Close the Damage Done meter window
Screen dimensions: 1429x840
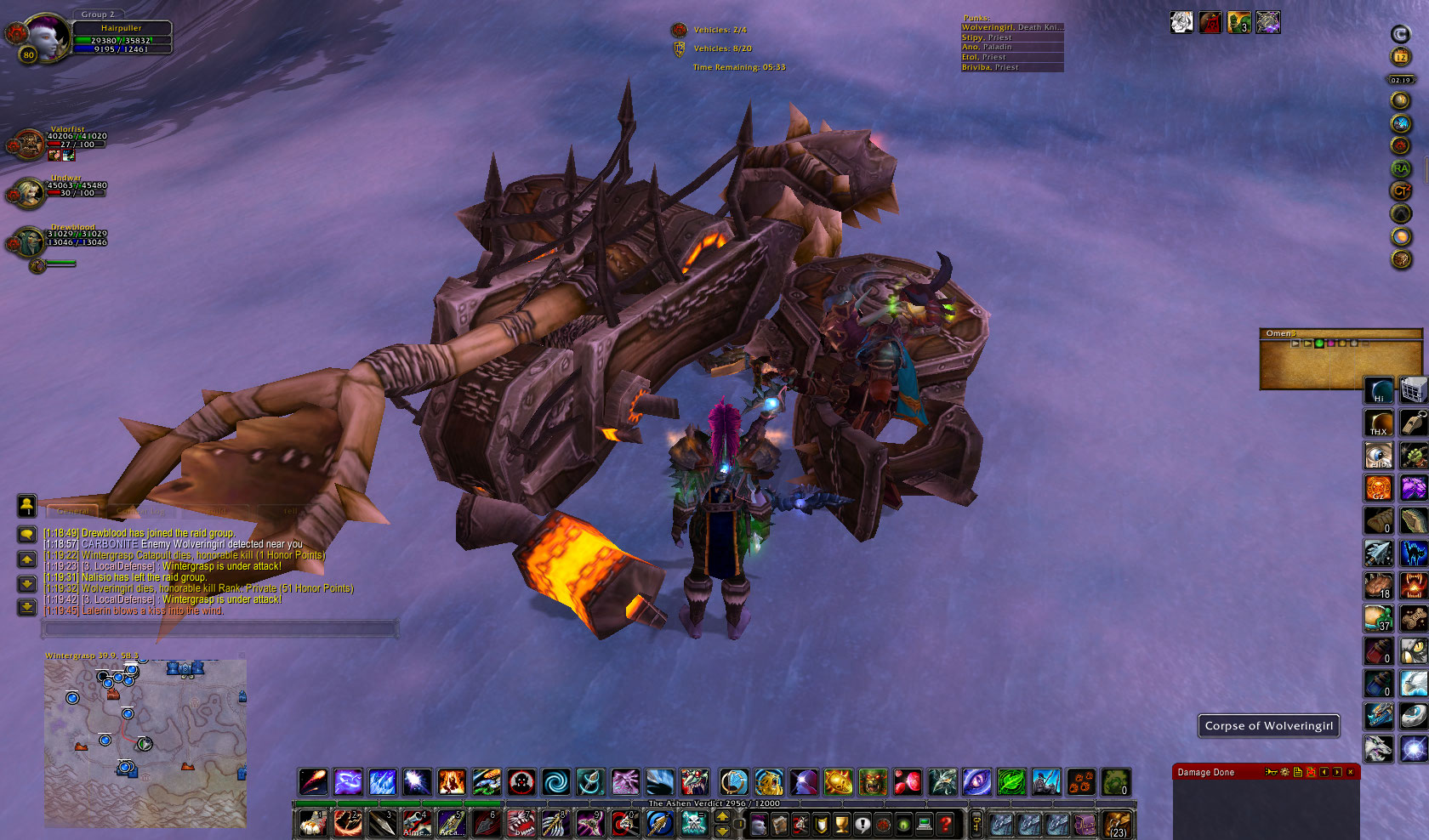1350,772
